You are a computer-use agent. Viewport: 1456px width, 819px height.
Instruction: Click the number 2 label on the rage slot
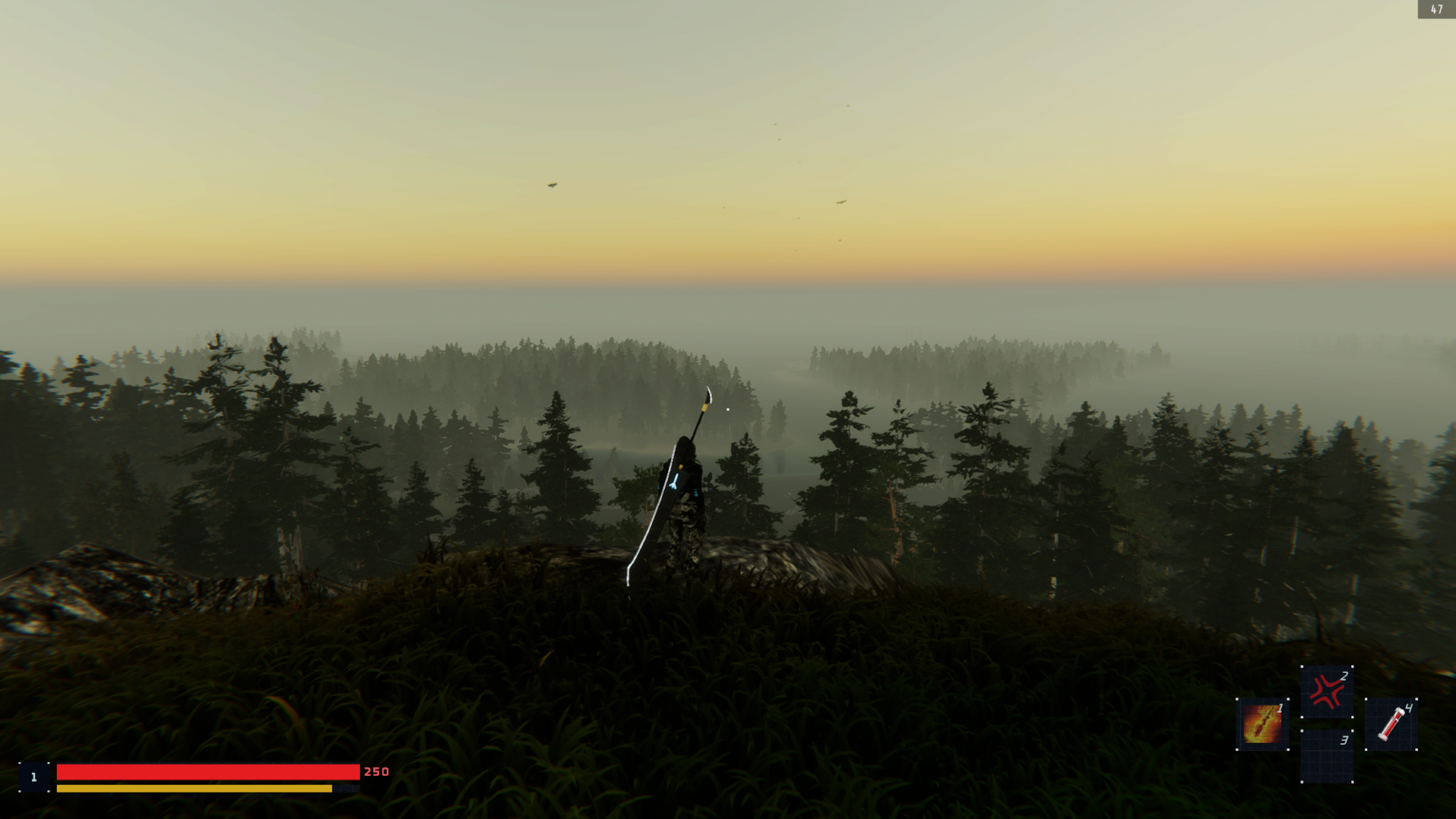(1344, 676)
